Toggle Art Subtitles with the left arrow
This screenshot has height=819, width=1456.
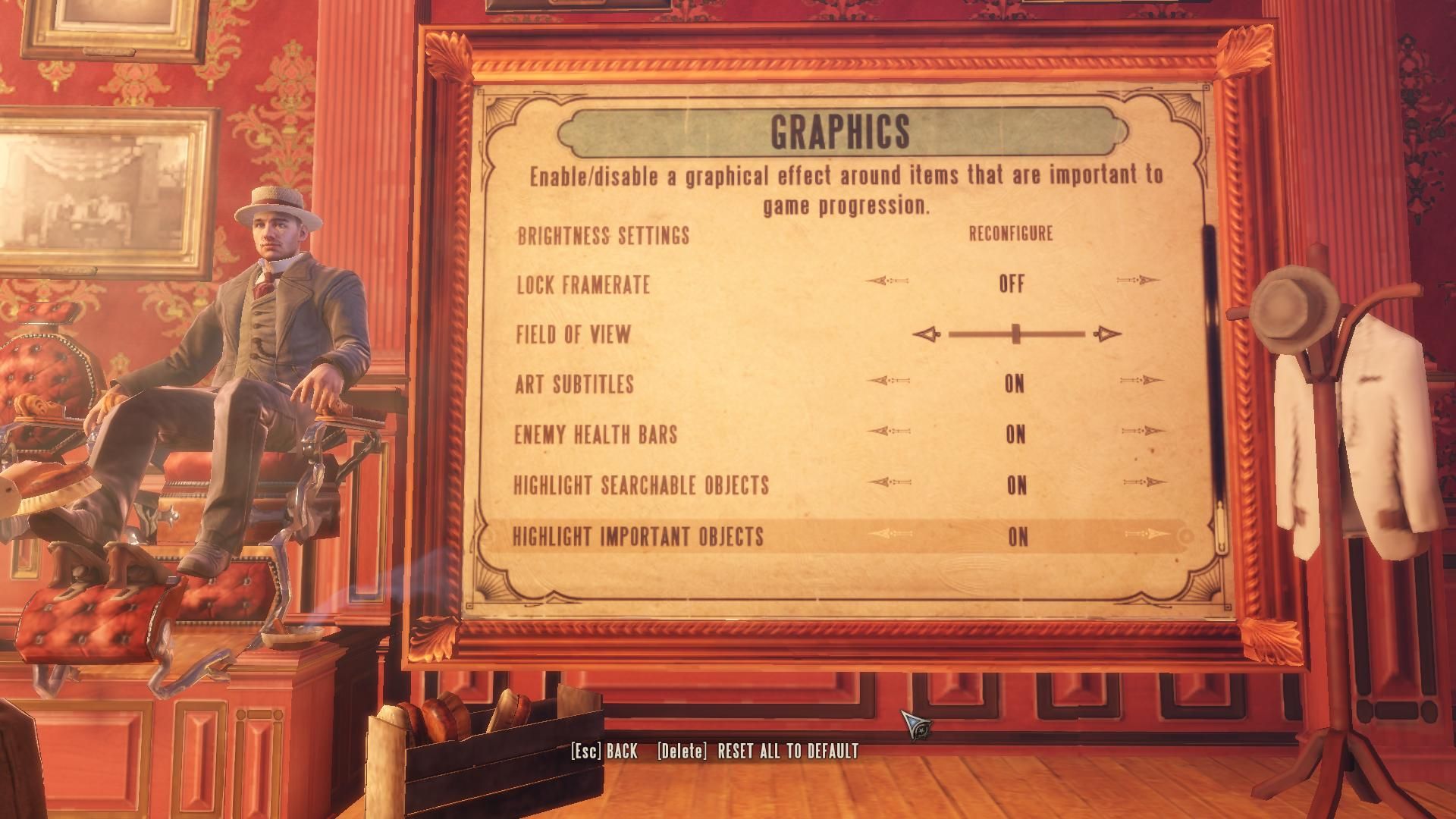coord(886,380)
